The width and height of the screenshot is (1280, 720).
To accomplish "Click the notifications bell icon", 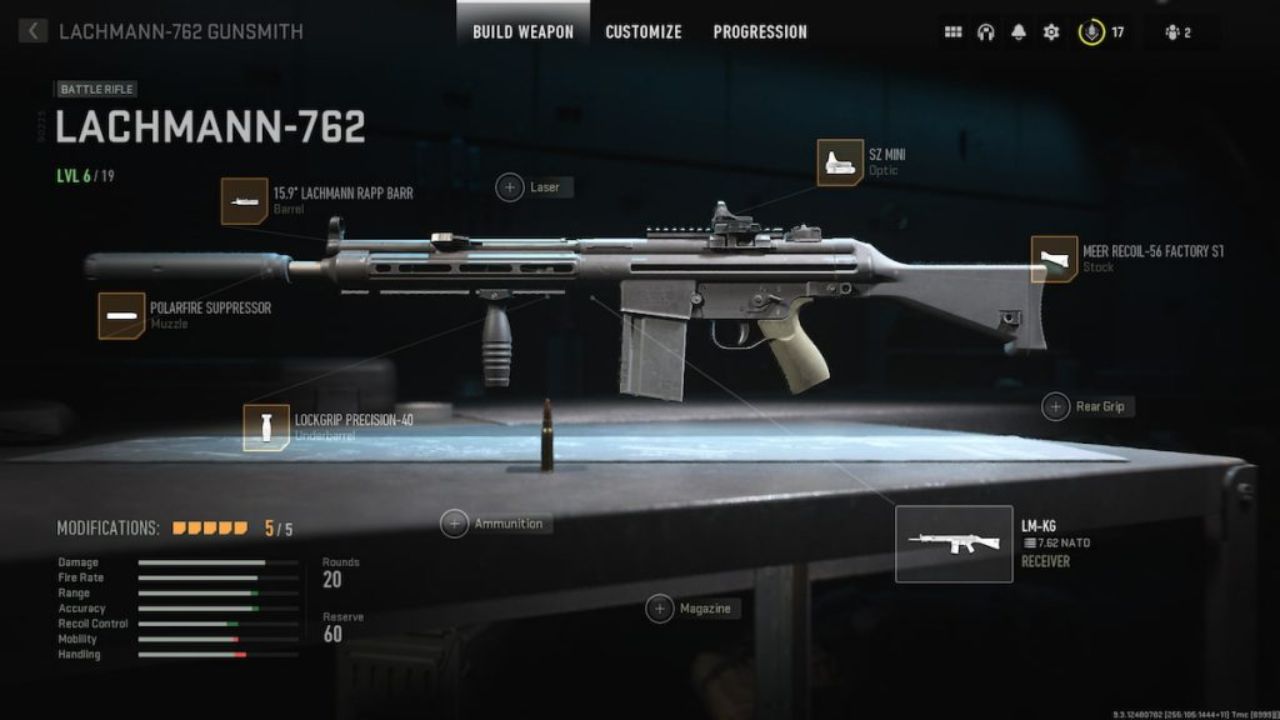I will click(x=1018, y=31).
